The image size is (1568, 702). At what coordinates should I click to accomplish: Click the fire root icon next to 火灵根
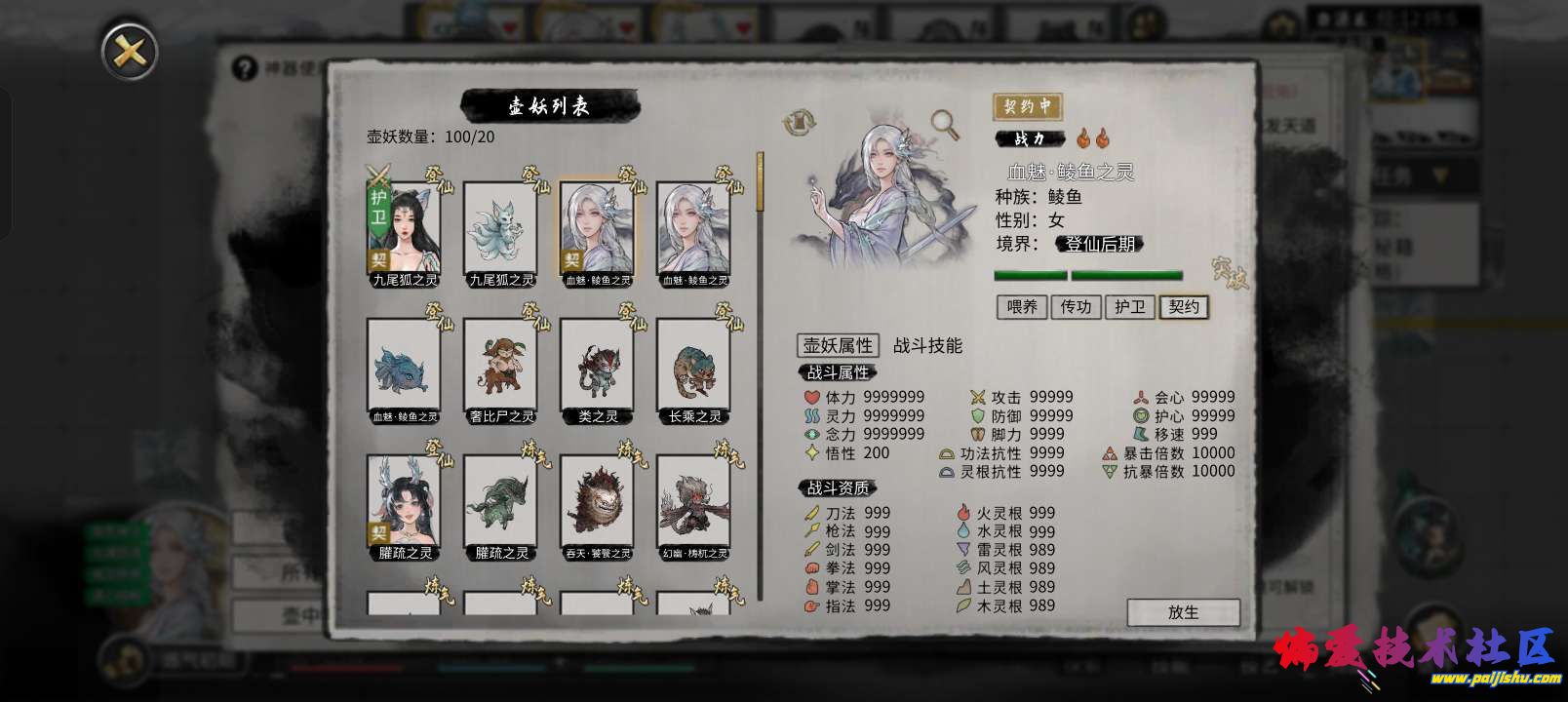tap(966, 513)
